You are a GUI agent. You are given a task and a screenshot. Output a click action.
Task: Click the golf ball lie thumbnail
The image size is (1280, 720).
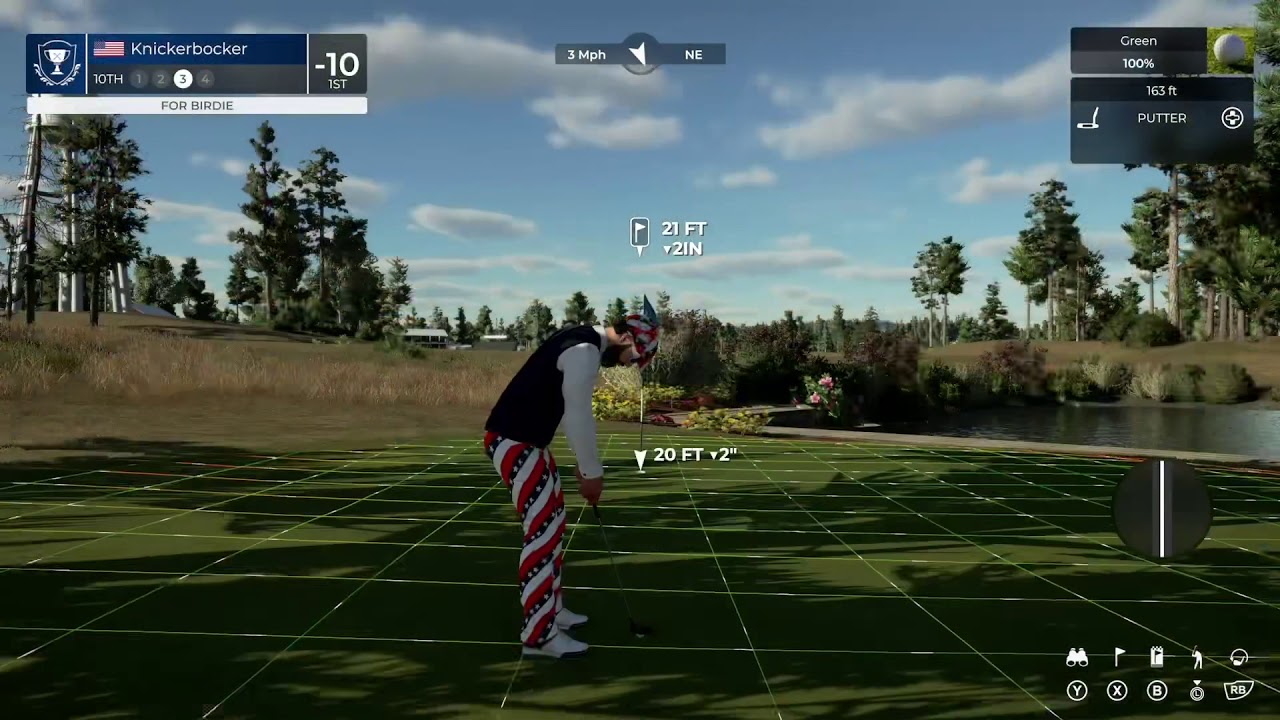[x=1230, y=50]
